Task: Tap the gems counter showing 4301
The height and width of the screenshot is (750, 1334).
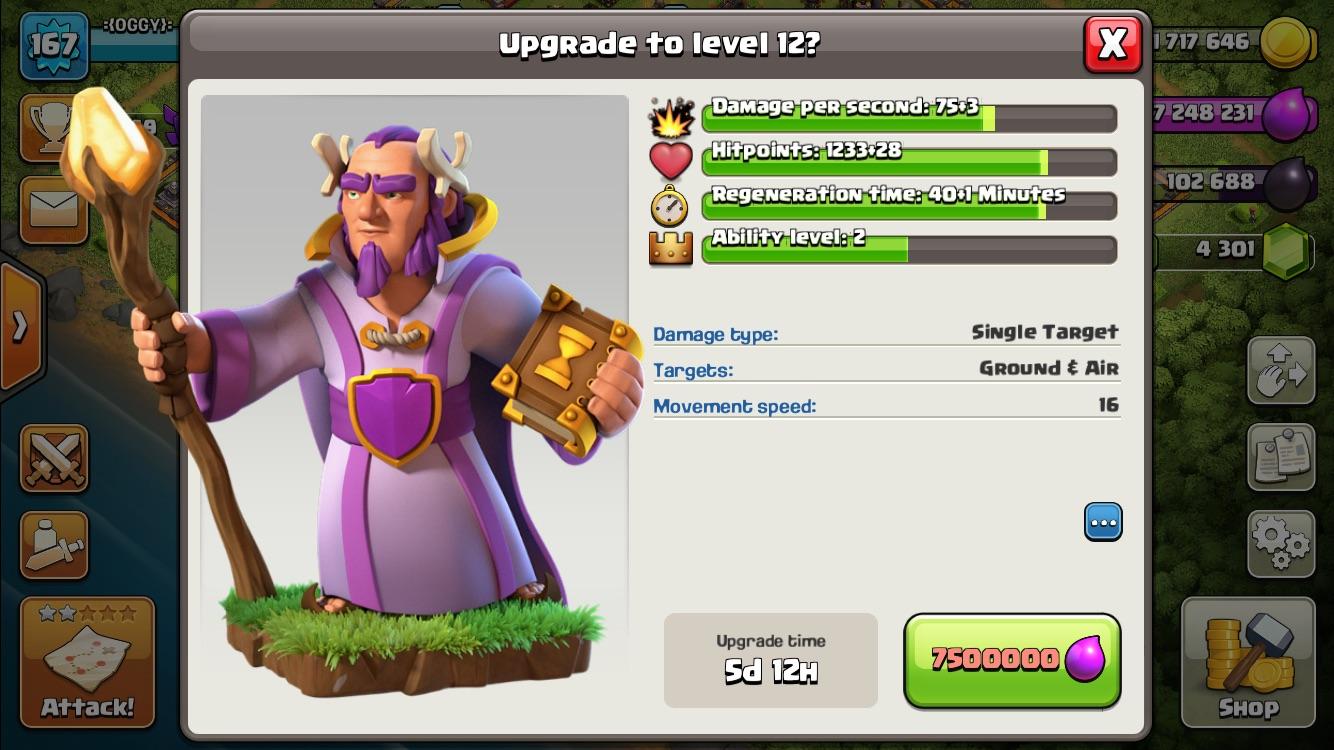Action: (x=1224, y=250)
